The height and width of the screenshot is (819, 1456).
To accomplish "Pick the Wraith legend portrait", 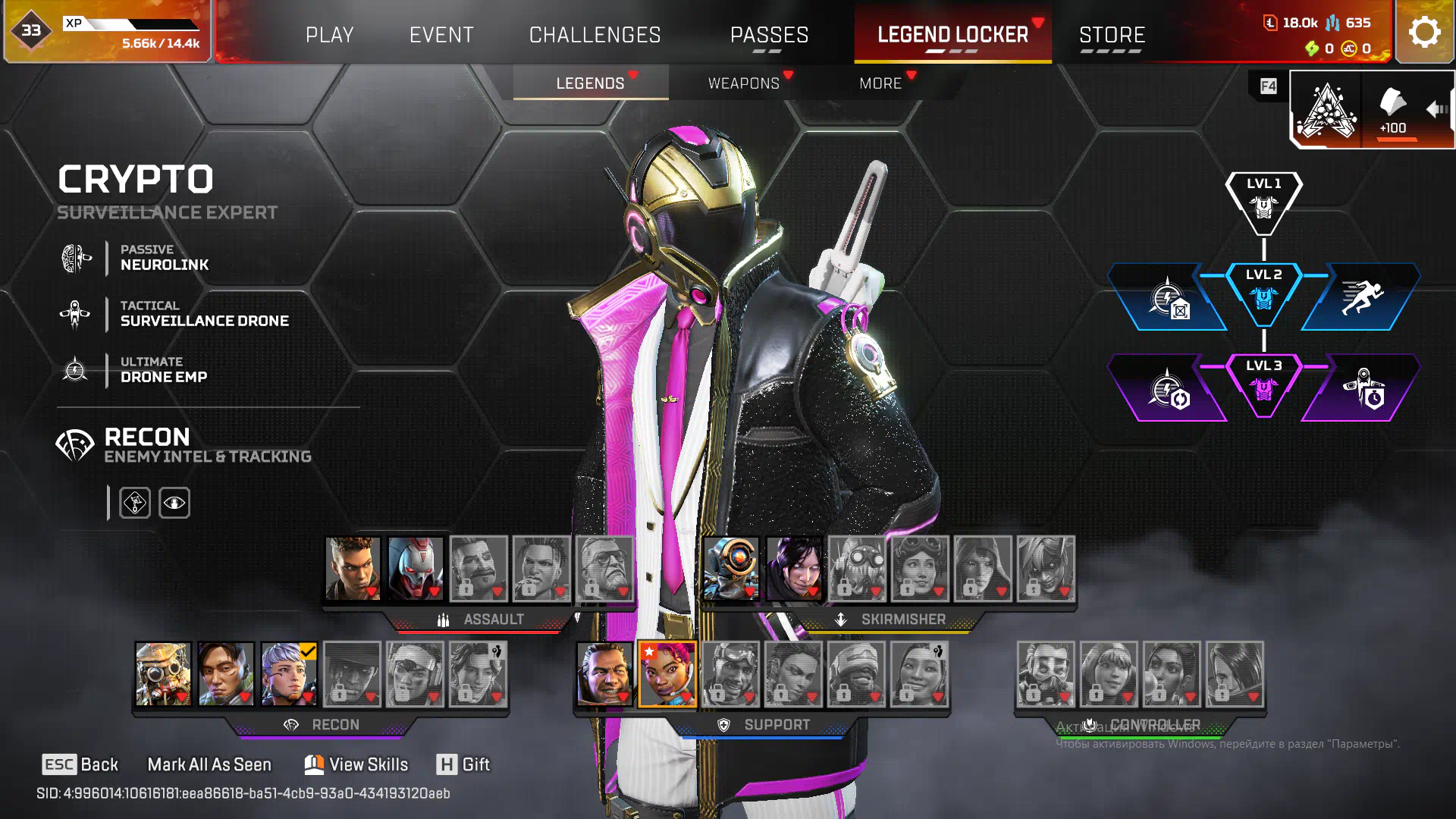I will (x=794, y=568).
